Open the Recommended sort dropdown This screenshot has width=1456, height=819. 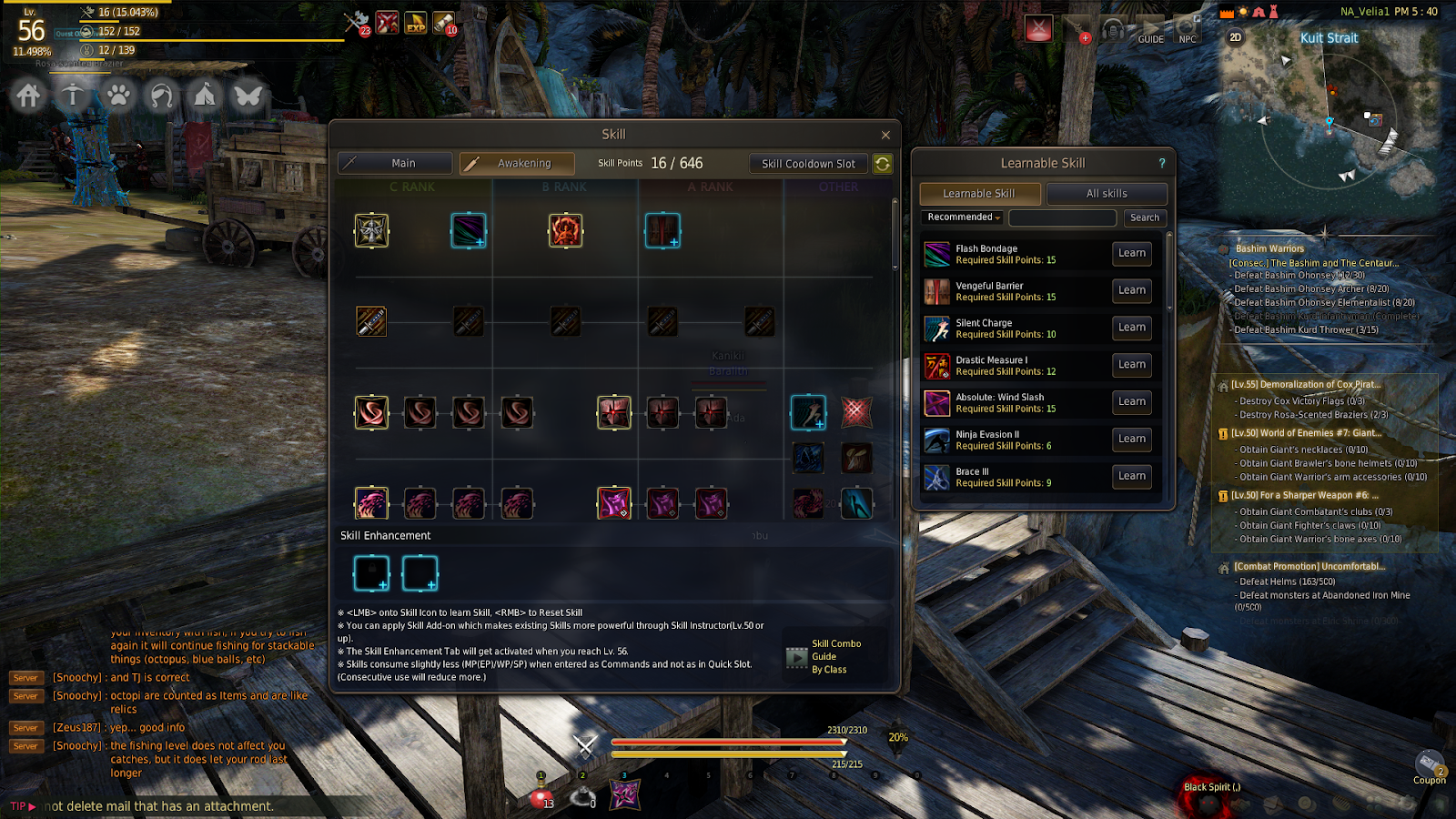(x=964, y=217)
